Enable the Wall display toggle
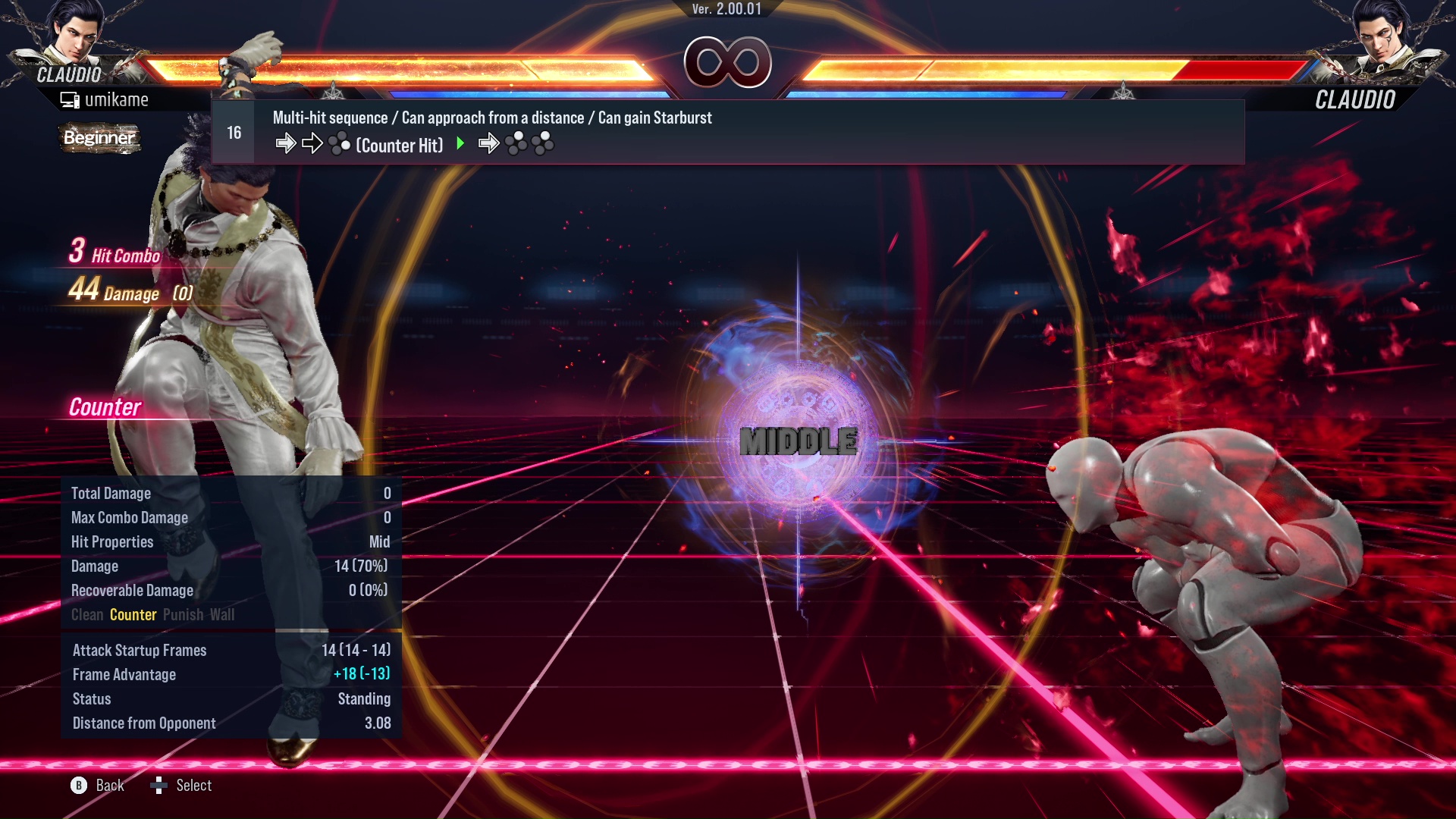Viewport: 1456px width, 819px height. click(223, 614)
